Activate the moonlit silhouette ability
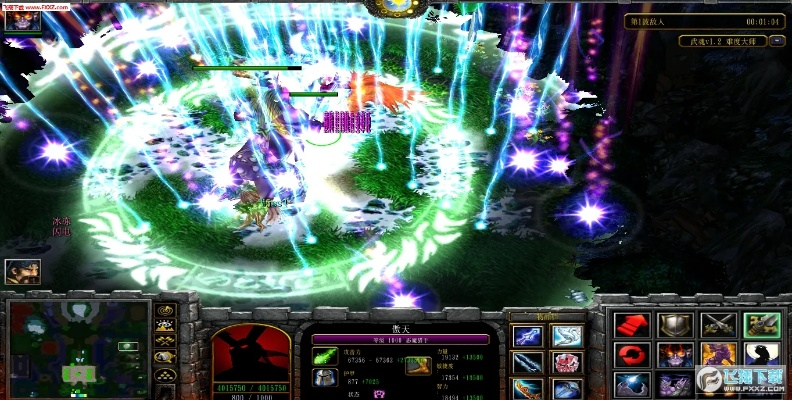 [761, 355]
